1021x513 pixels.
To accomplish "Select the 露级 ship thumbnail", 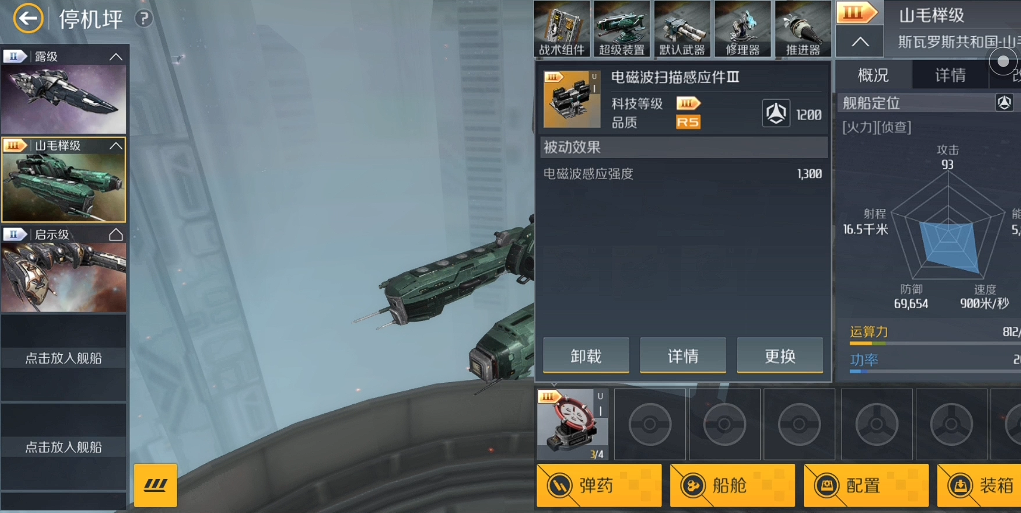I will (63, 98).
